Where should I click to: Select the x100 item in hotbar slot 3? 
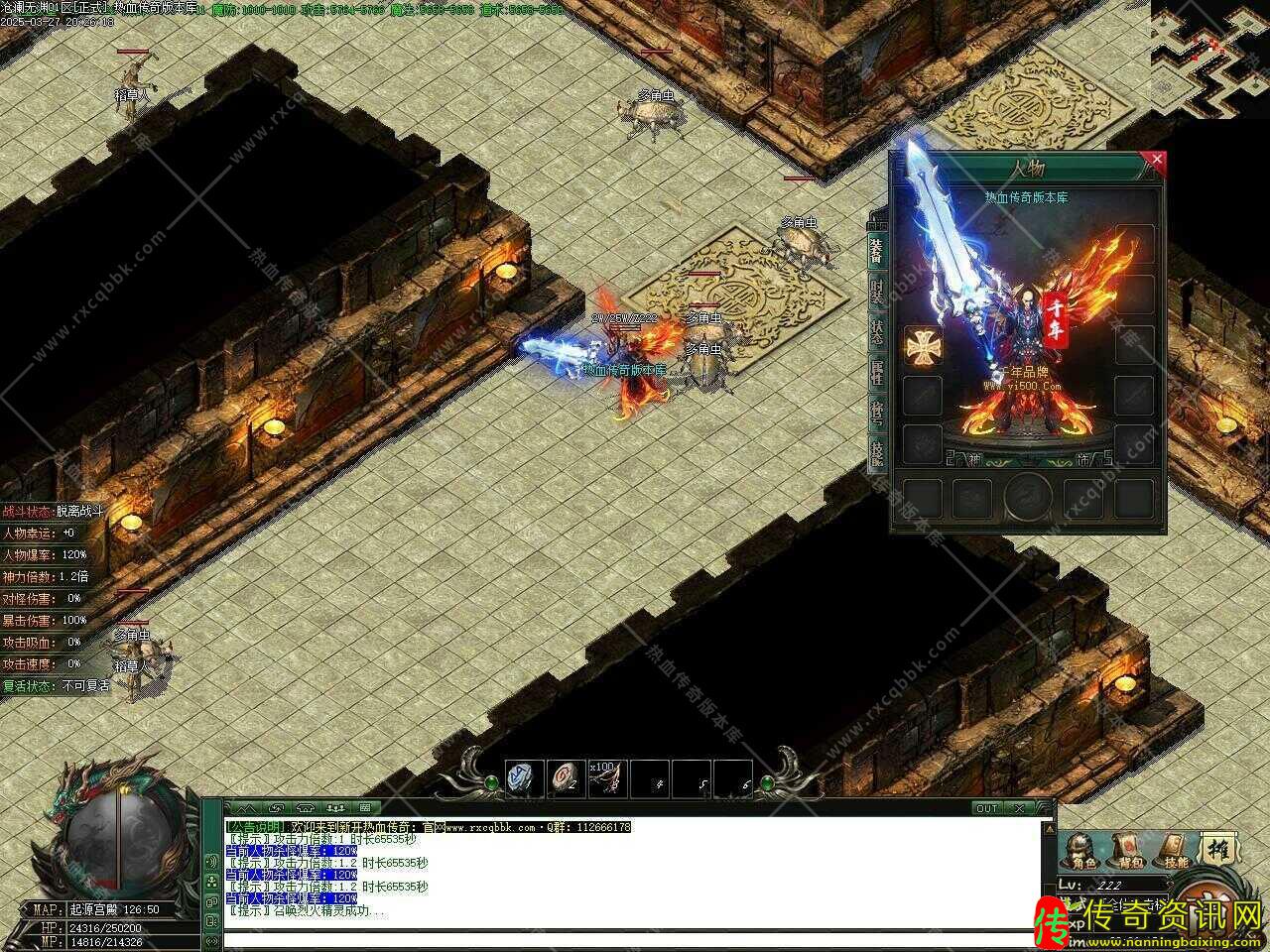pos(607,777)
